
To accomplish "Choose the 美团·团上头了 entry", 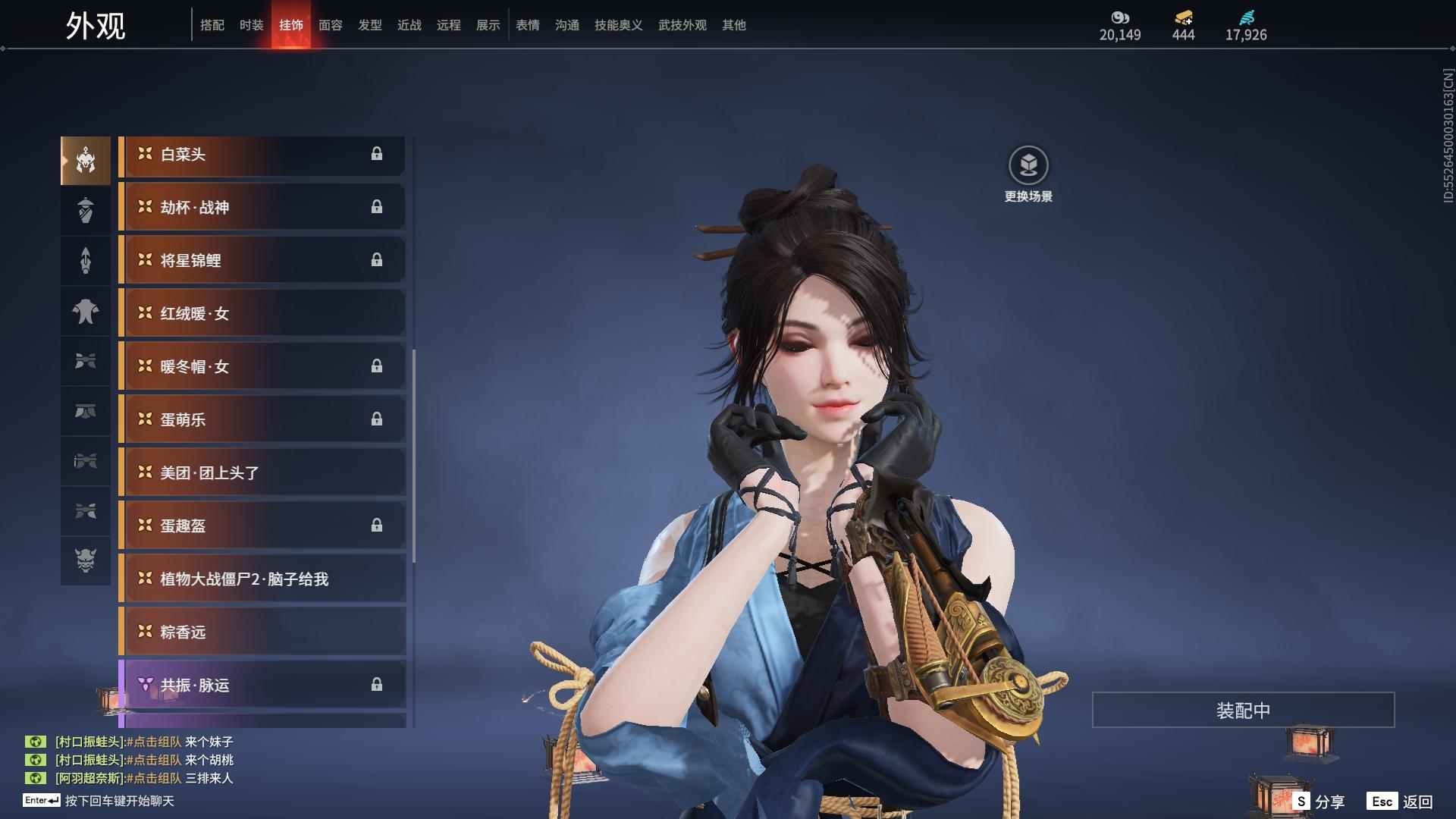I will [262, 473].
